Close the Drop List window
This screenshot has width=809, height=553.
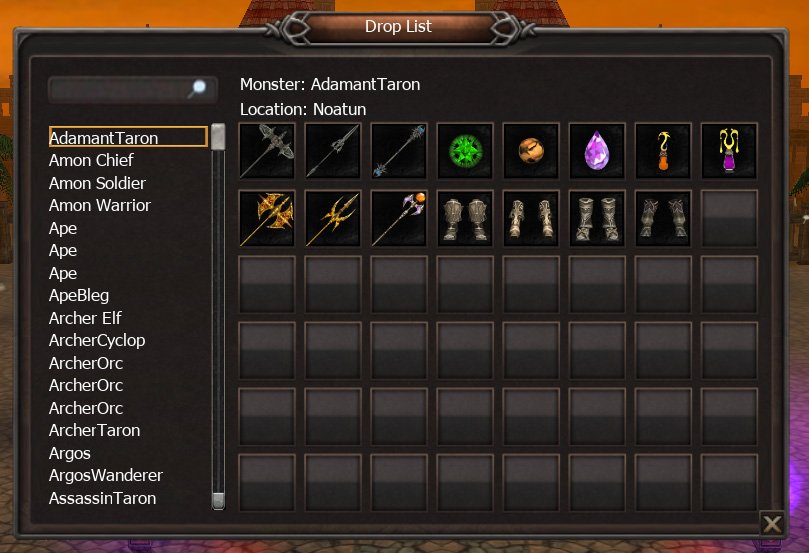772,523
